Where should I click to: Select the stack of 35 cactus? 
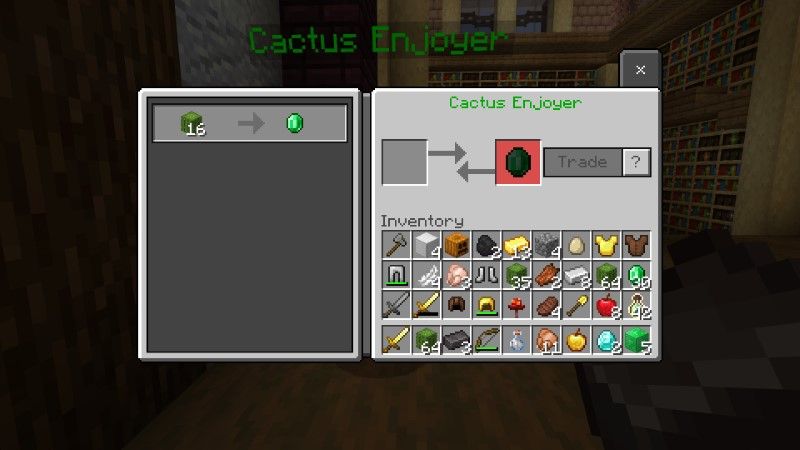click(x=517, y=275)
